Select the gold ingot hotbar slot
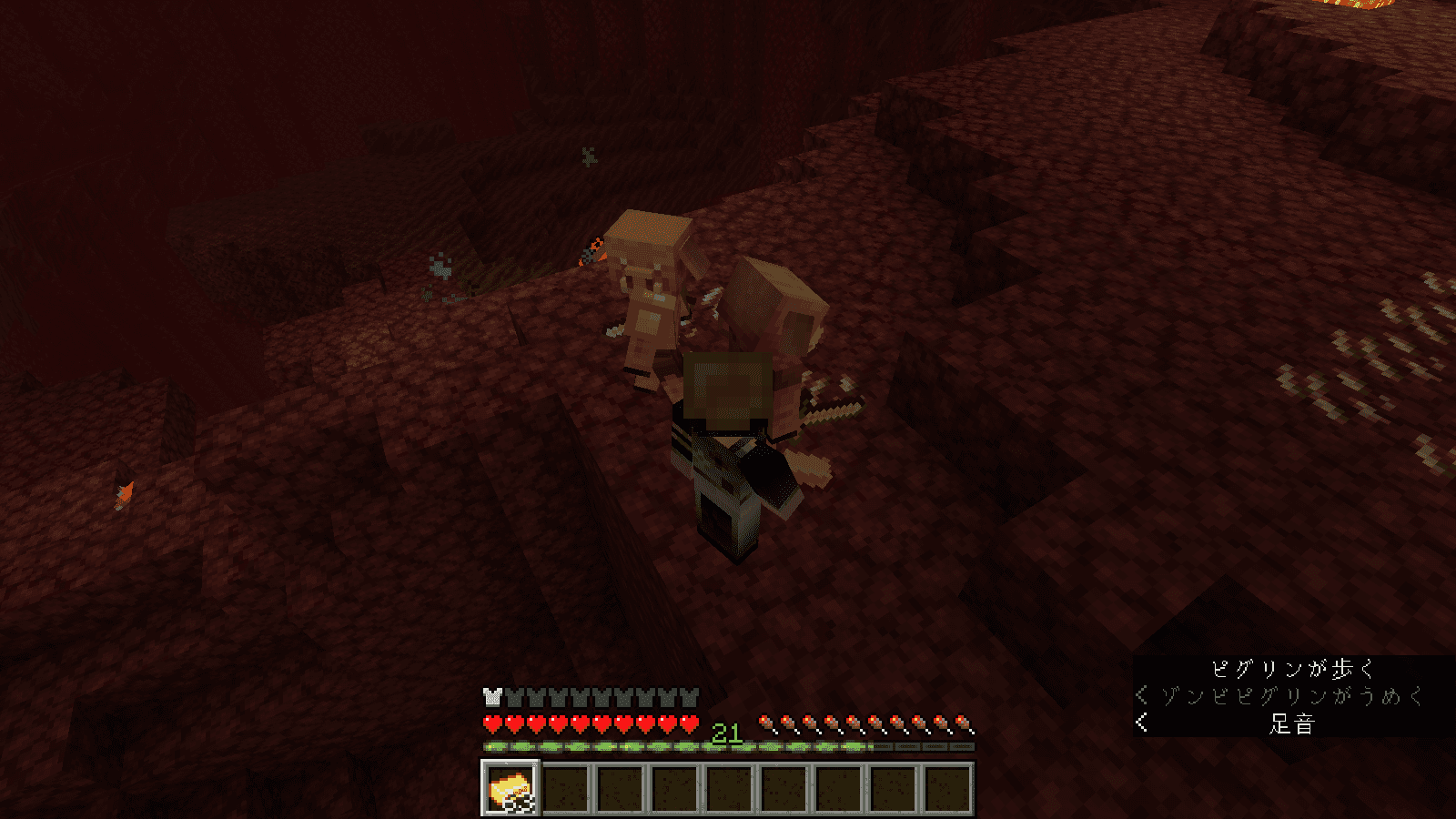 [x=511, y=787]
